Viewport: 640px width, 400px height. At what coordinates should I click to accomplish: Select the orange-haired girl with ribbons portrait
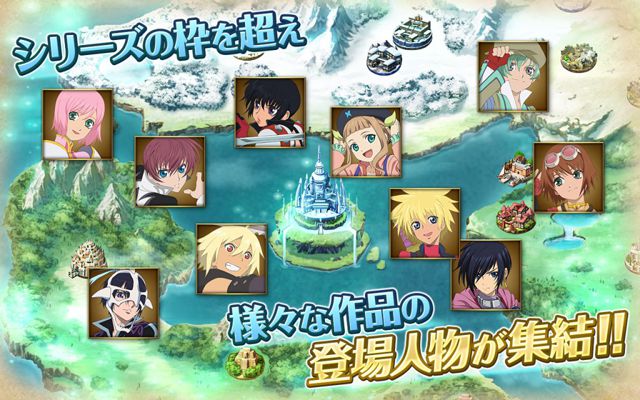(366, 142)
